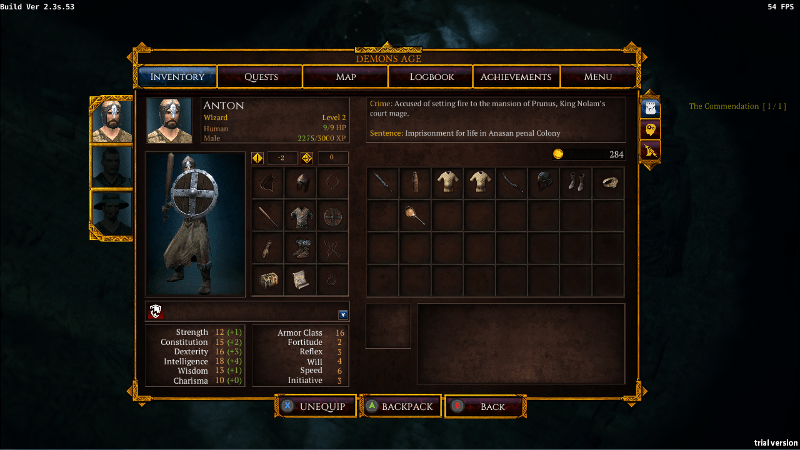Viewport: 800px width, 450px height.
Task: Go back with the Back button
Action: point(486,407)
